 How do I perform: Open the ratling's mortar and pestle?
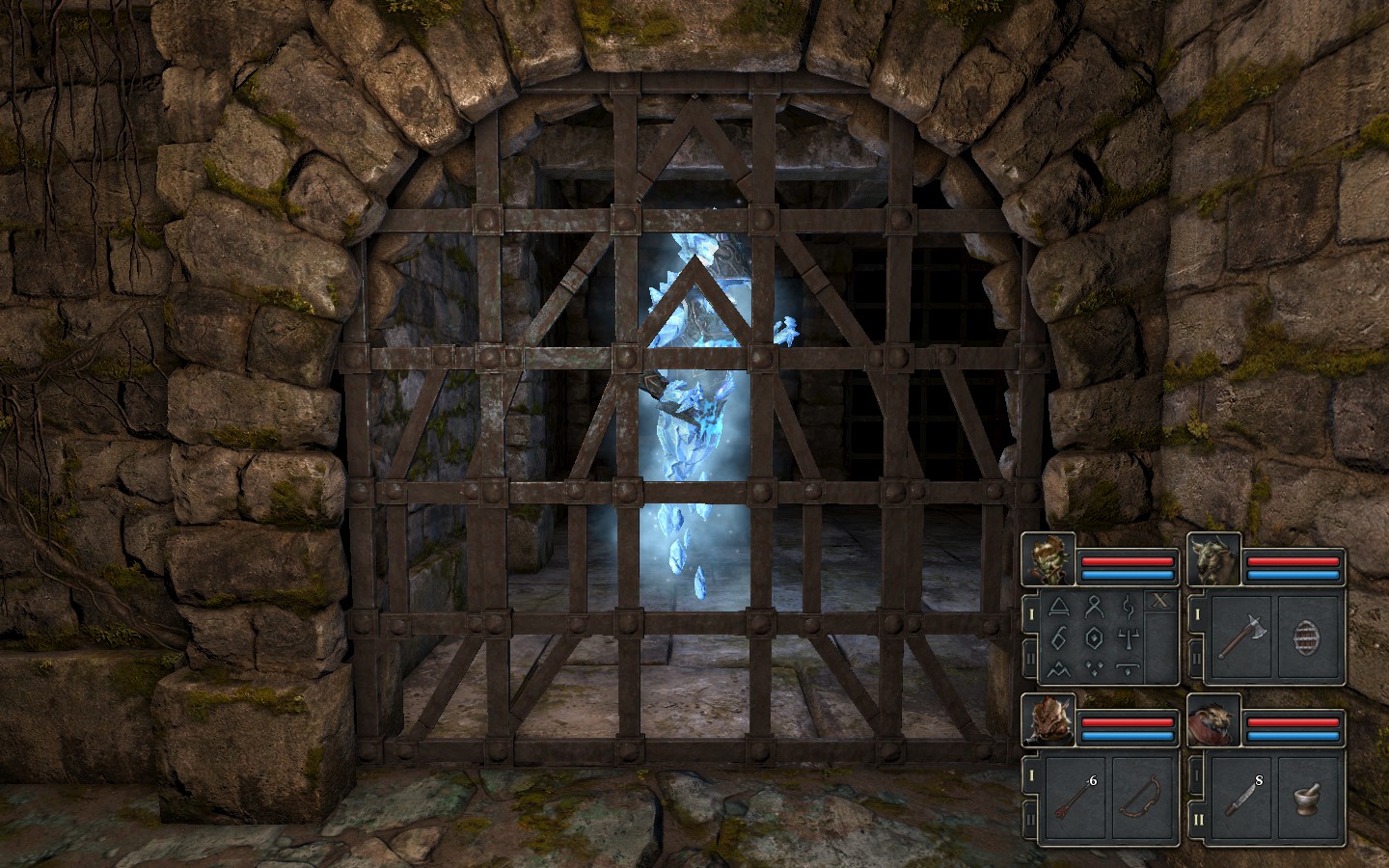[1310, 797]
